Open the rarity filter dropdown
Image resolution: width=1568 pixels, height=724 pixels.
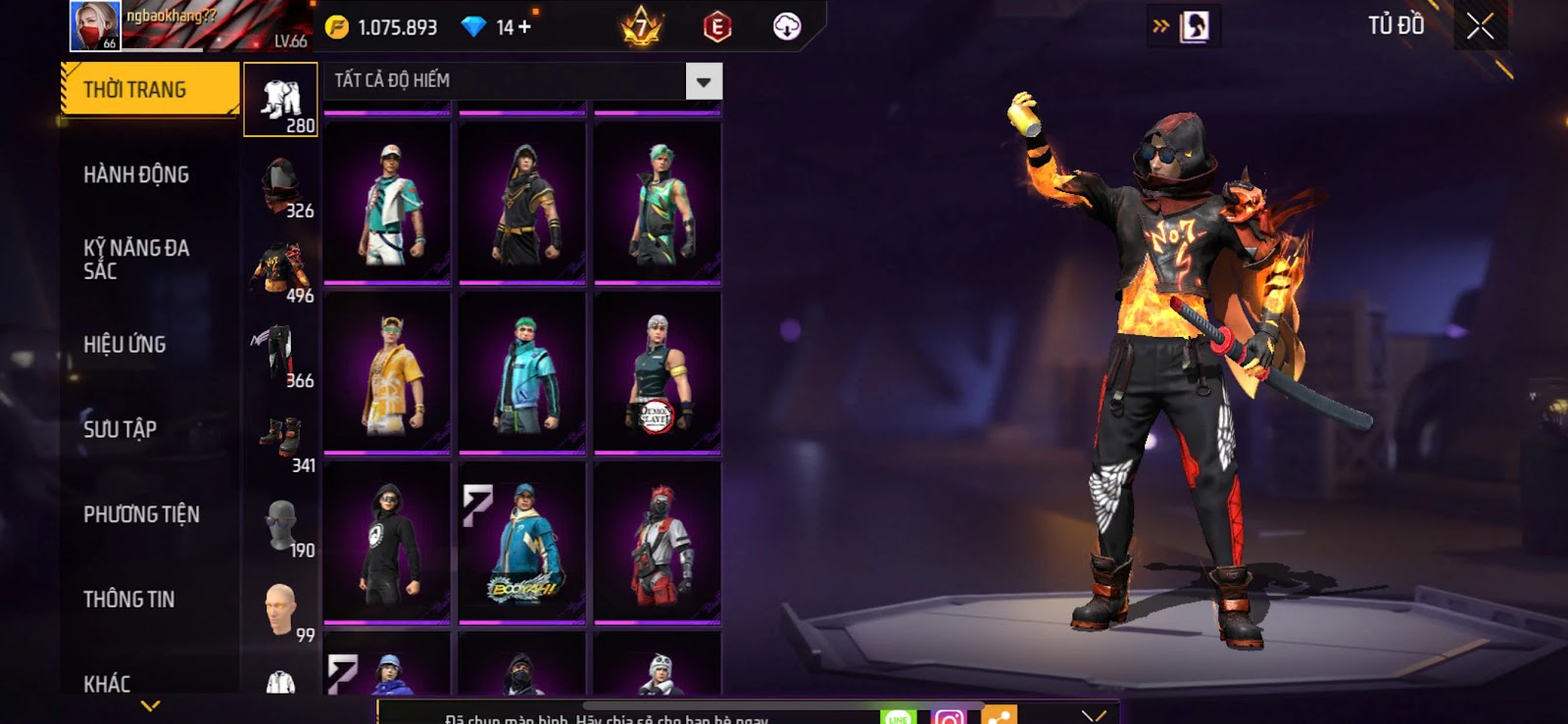(704, 81)
